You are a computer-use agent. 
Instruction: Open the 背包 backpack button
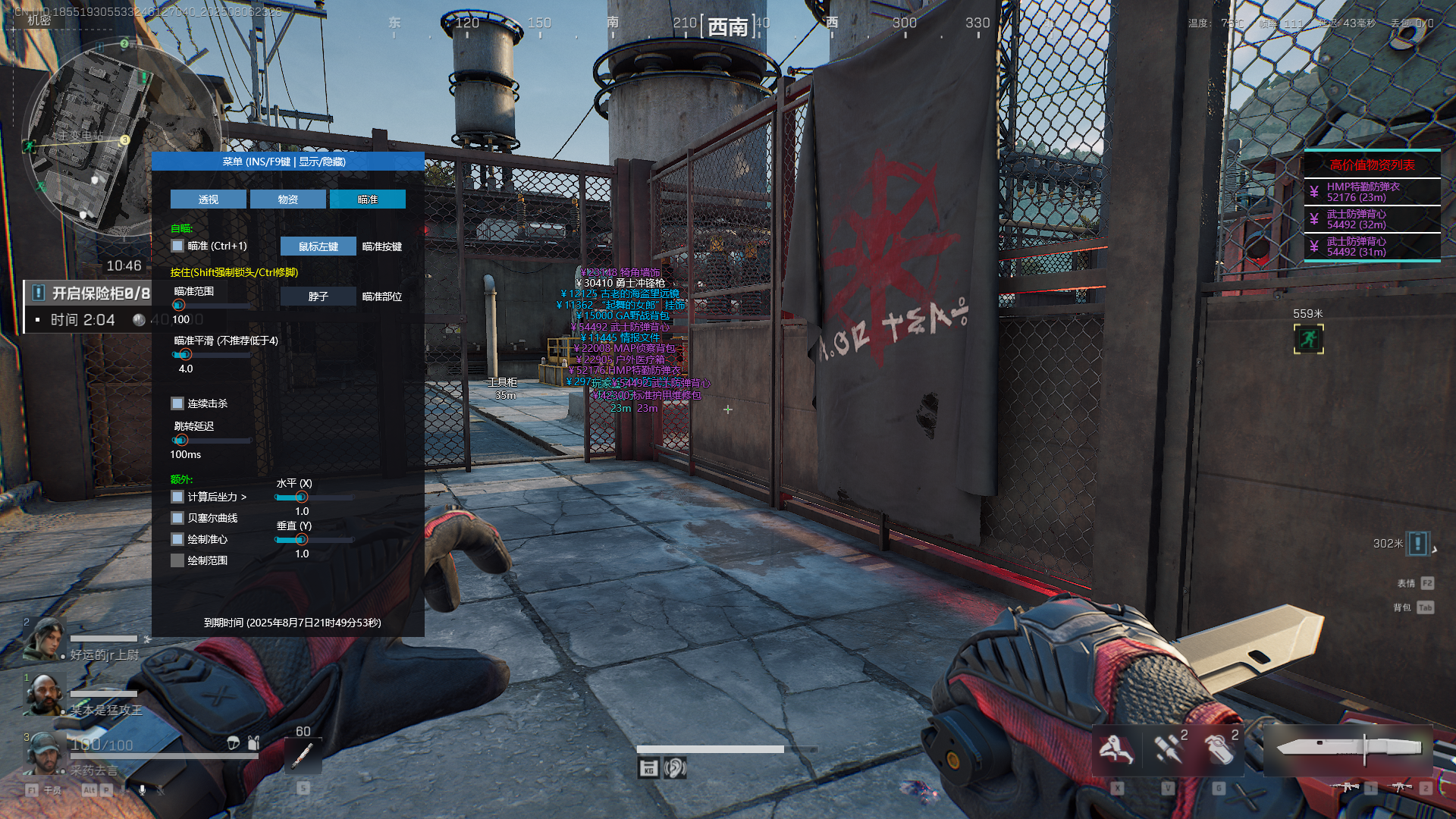(x=1425, y=607)
